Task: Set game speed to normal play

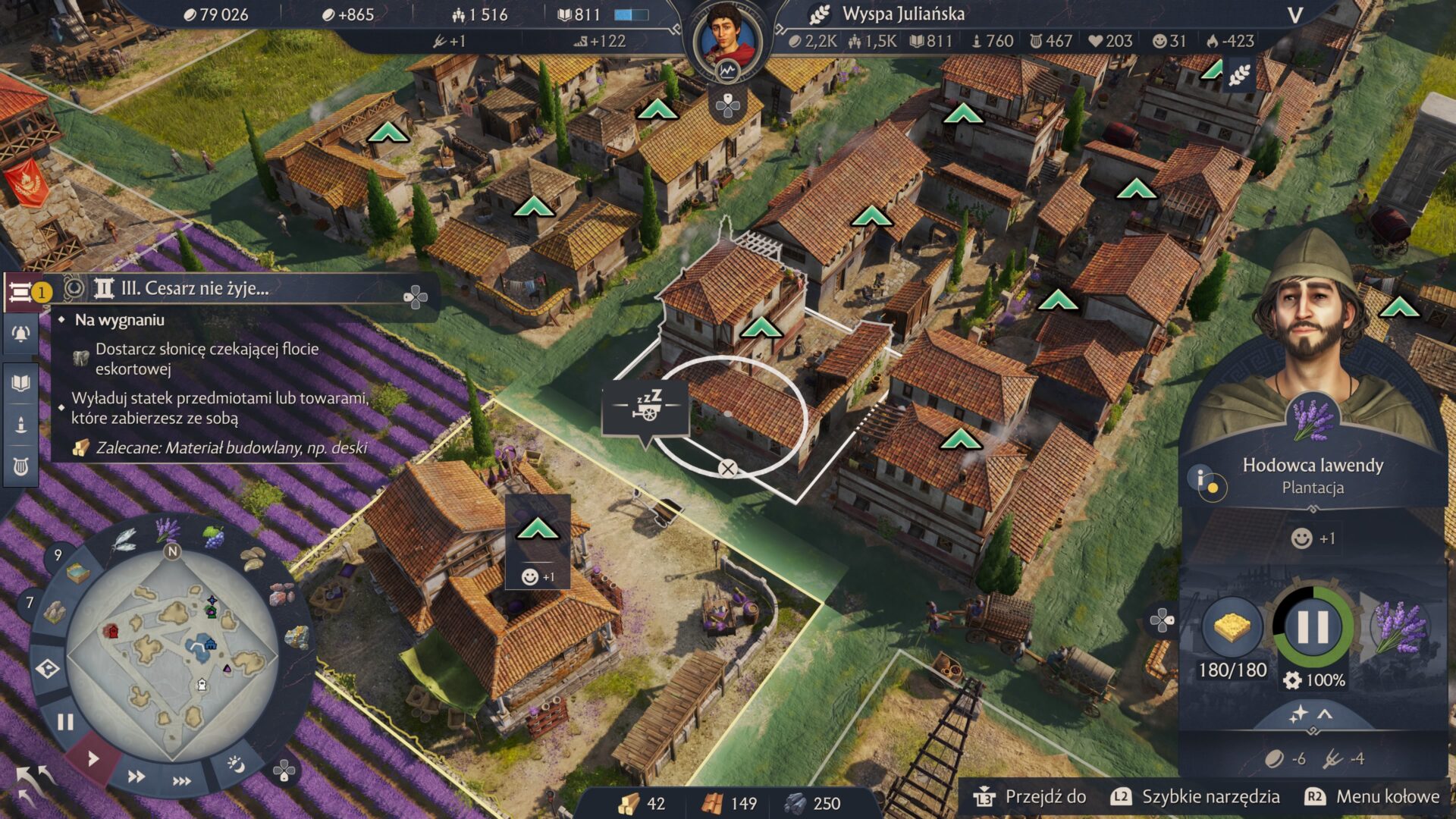Action: pos(93,758)
